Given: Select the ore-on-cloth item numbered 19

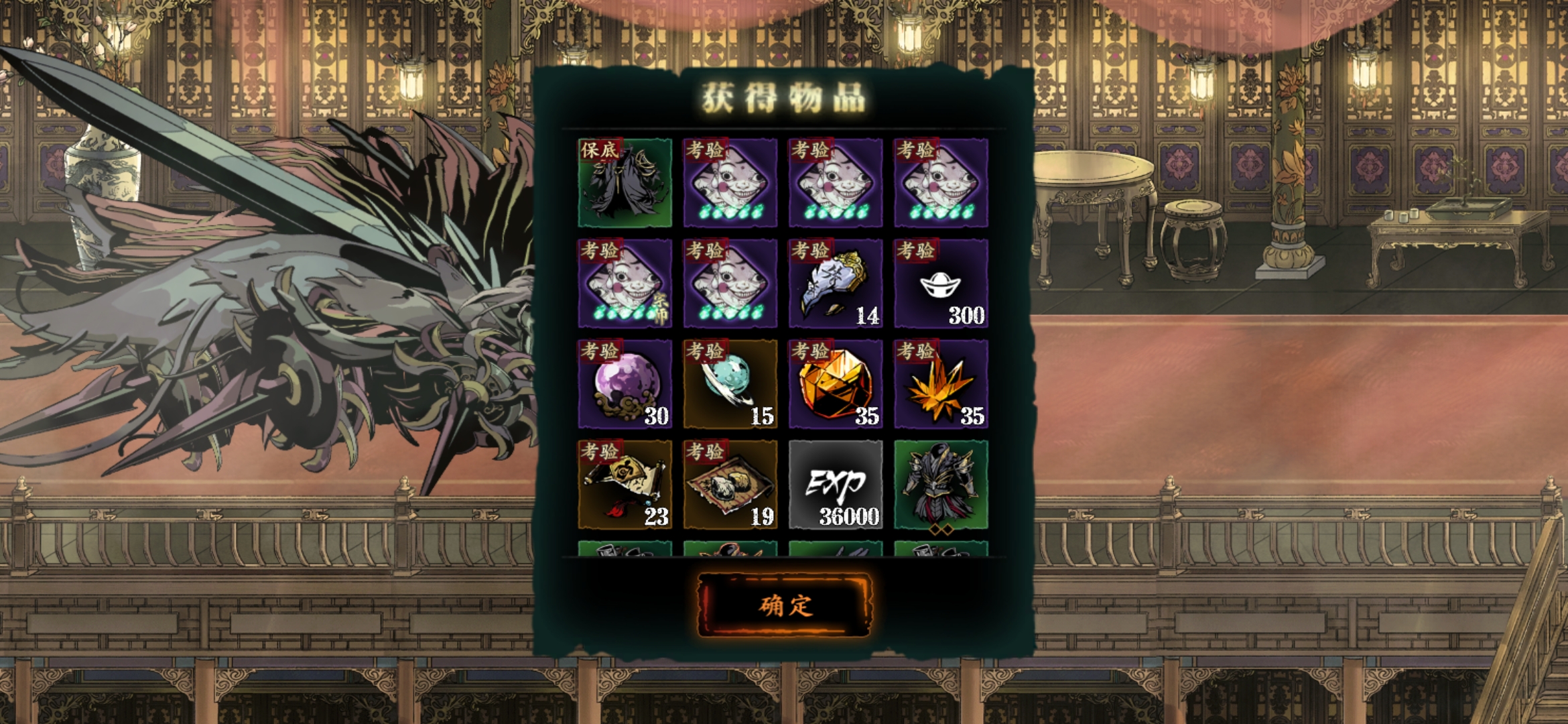Looking at the screenshot, I should coord(730,485).
